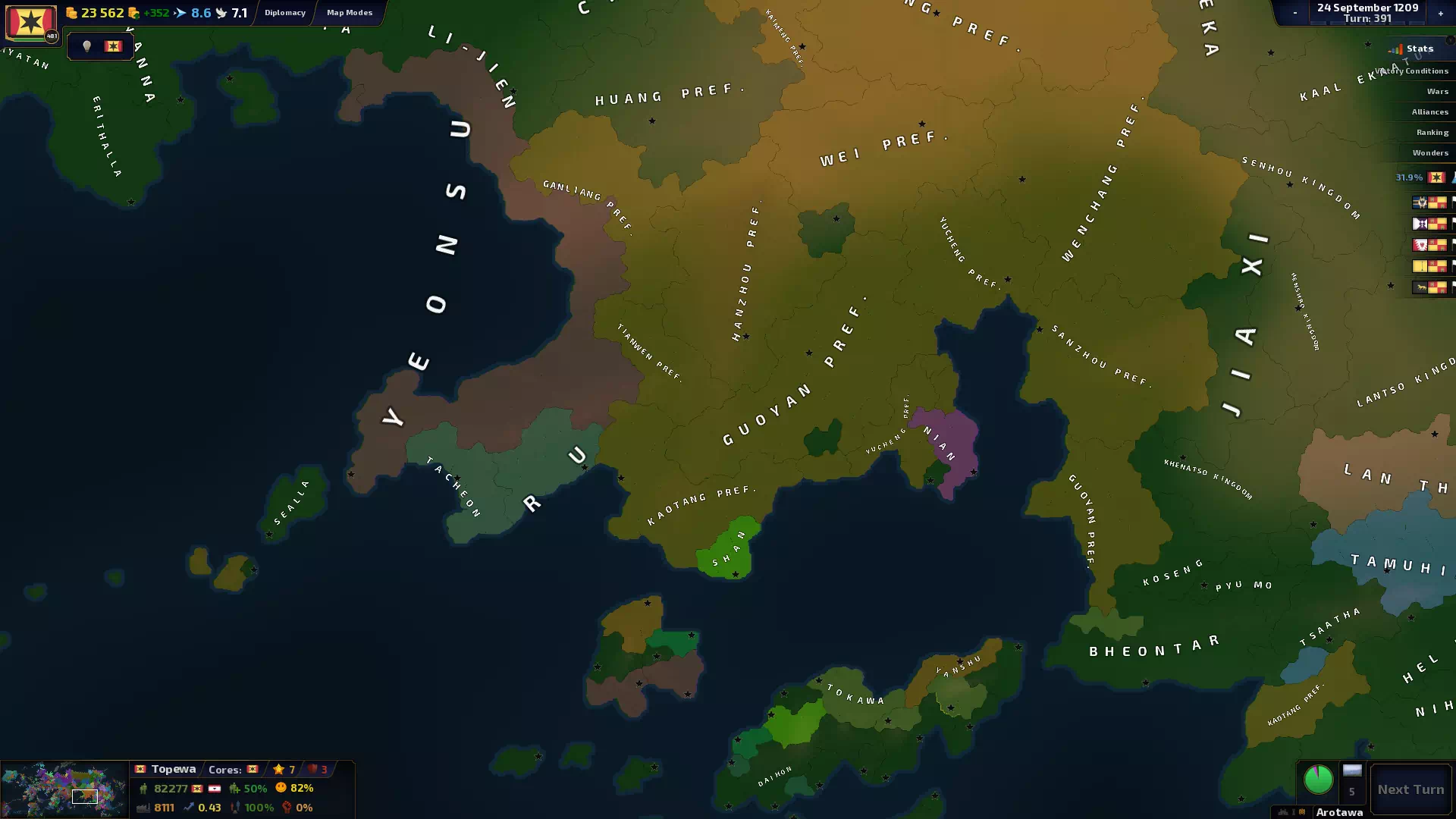
Task: Toggle the lightbulb hint icon
Action: (86, 46)
